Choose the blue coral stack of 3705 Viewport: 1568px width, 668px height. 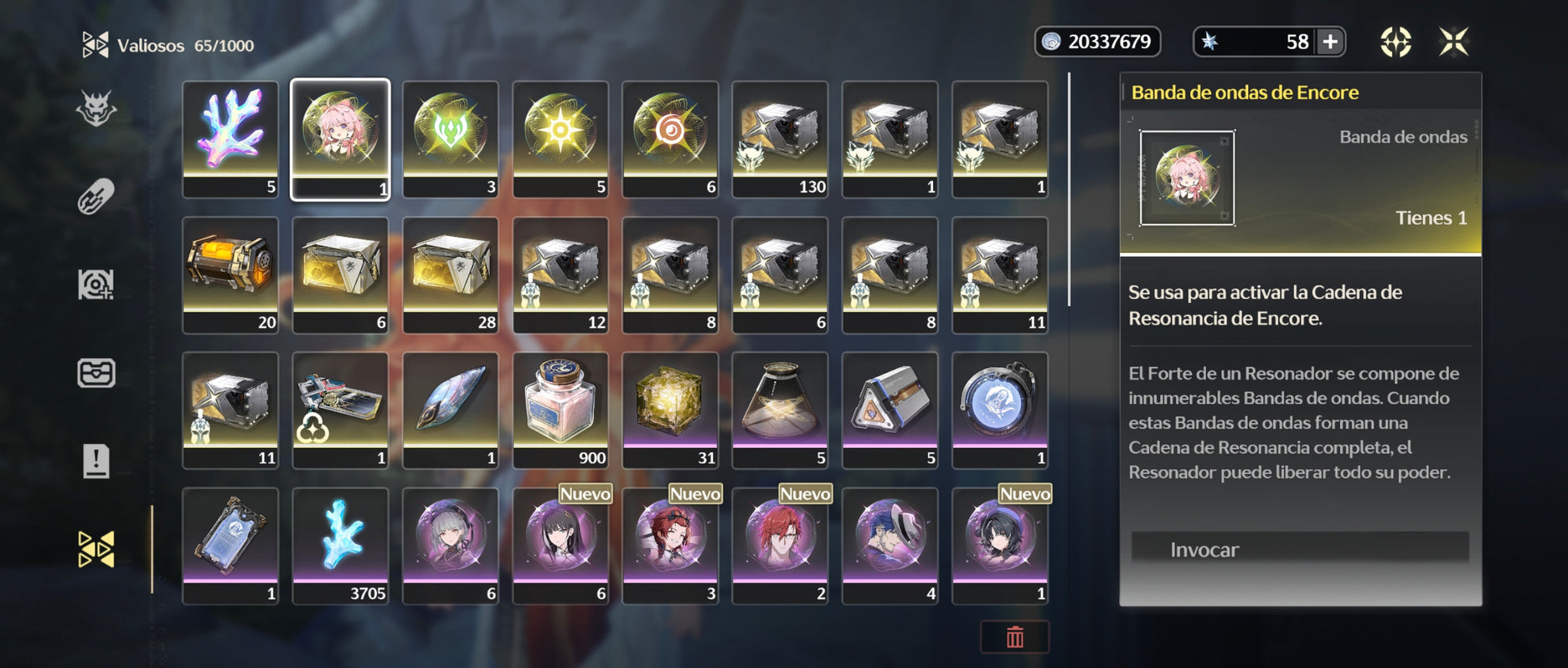click(340, 545)
